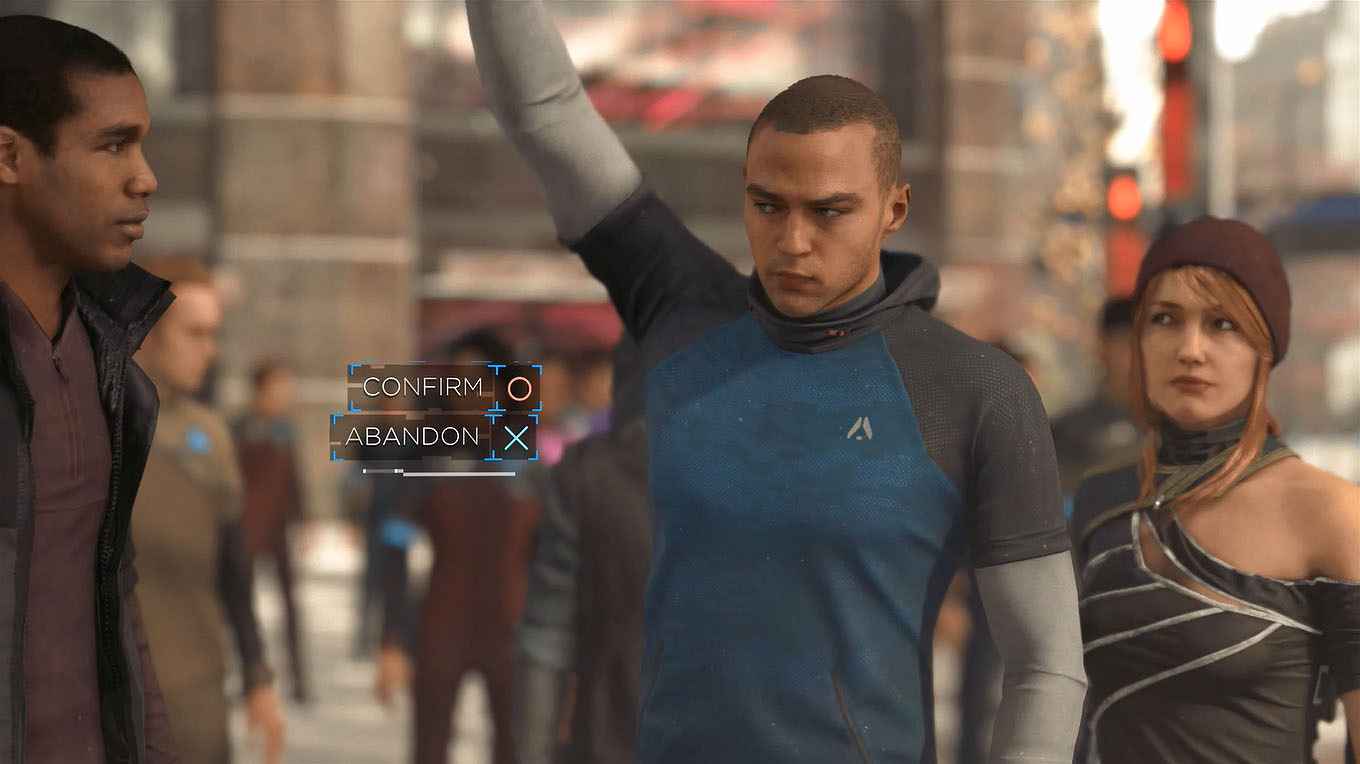Select the CONFIRM text label
This screenshot has width=1360, height=764.
coord(423,386)
